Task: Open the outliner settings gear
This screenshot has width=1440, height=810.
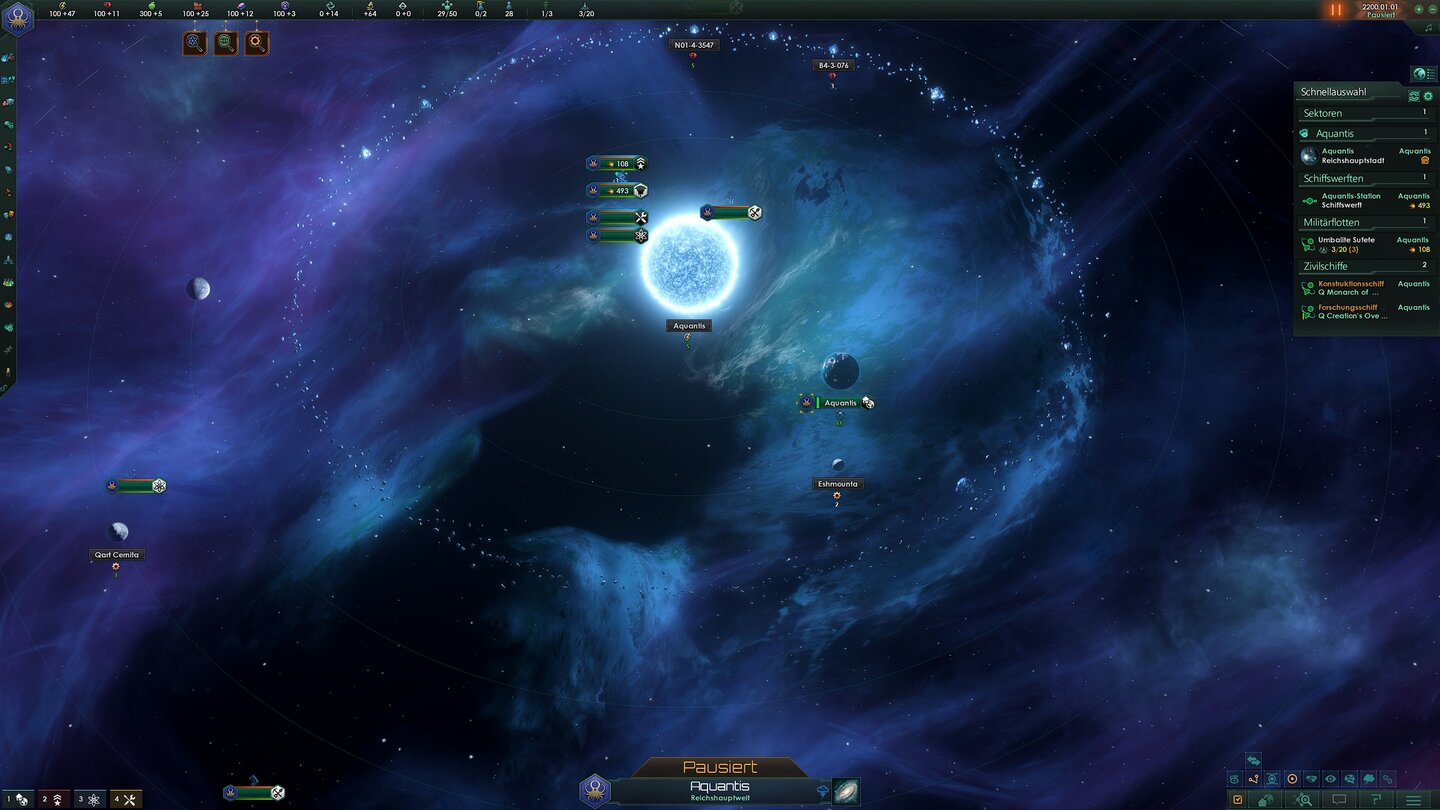Action: click(1428, 96)
